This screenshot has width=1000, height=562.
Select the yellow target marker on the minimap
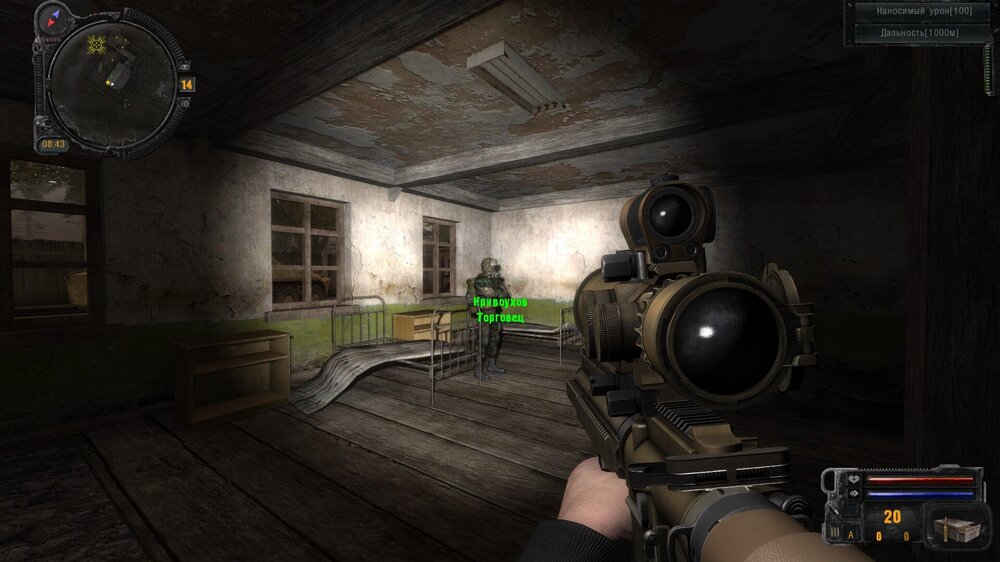click(97, 45)
